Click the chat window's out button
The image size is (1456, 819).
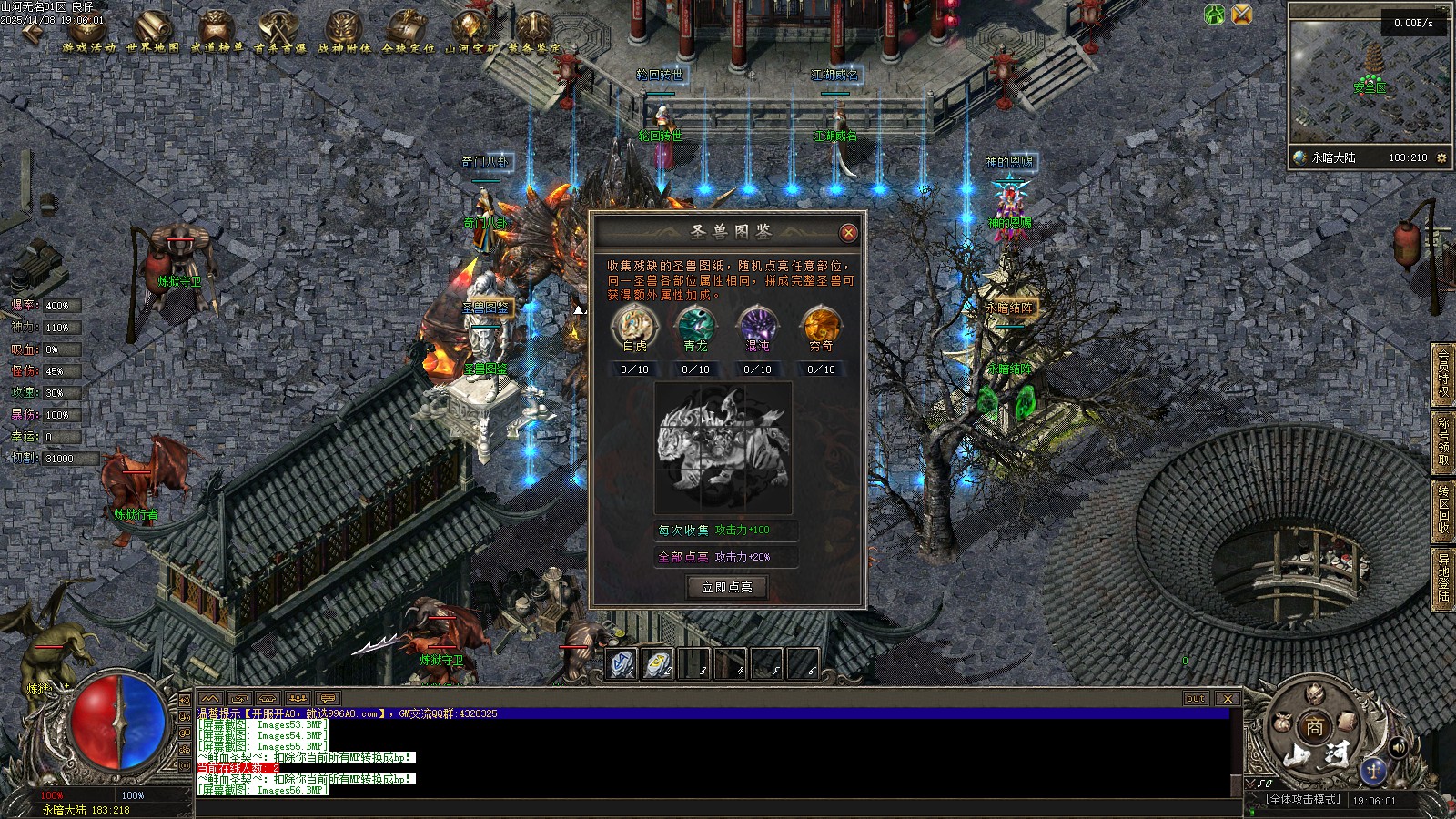(1196, 699)
